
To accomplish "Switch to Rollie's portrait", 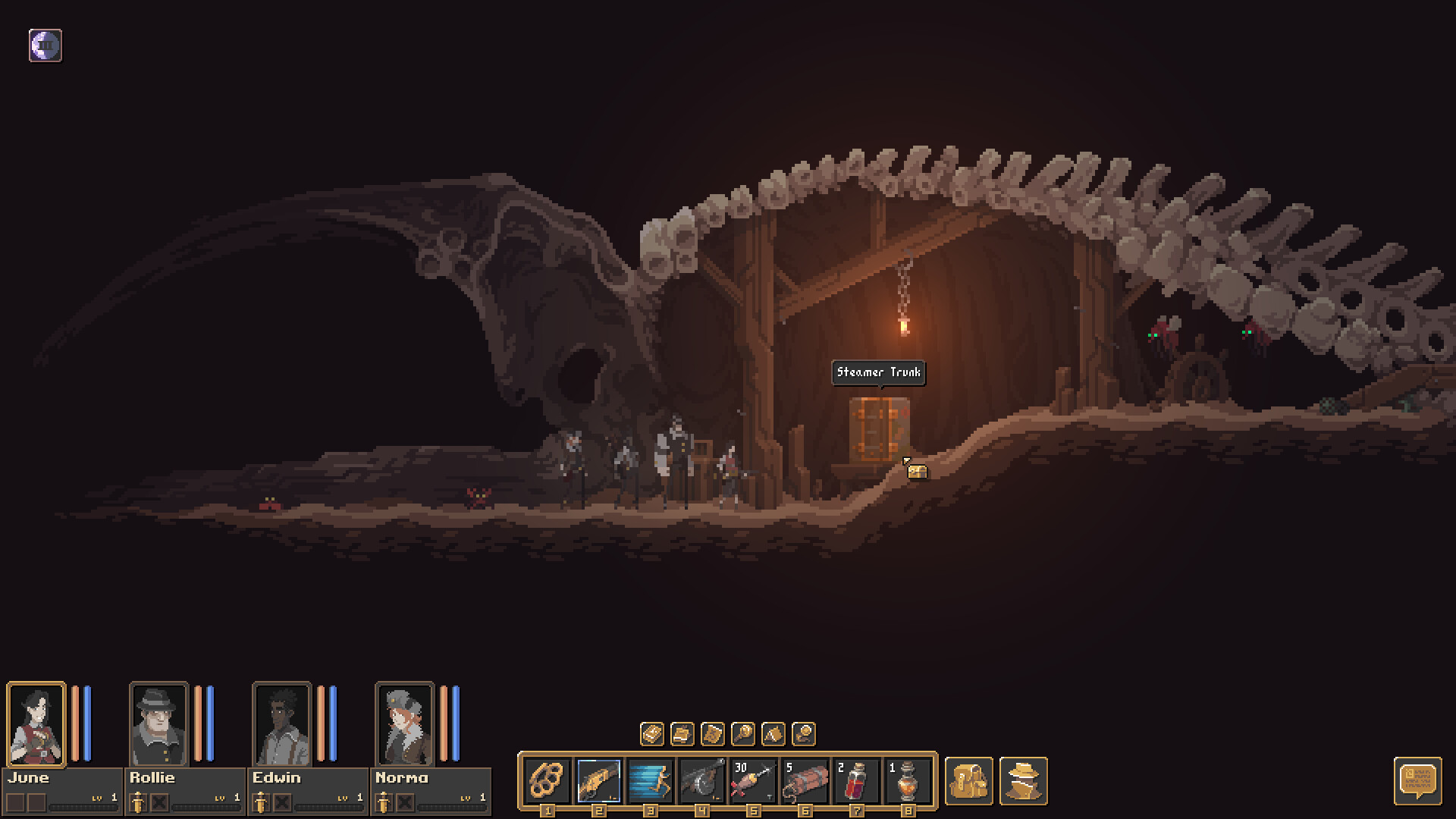I will point(158,724).
